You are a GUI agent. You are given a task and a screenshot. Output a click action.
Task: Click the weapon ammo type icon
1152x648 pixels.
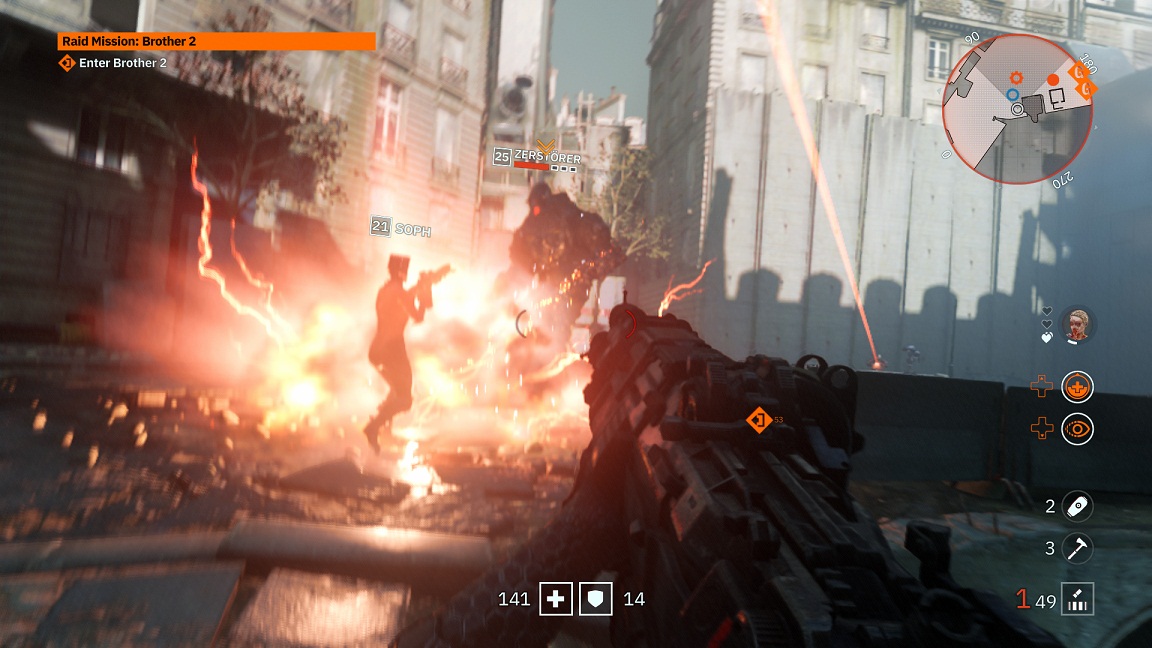point(1078,599)
